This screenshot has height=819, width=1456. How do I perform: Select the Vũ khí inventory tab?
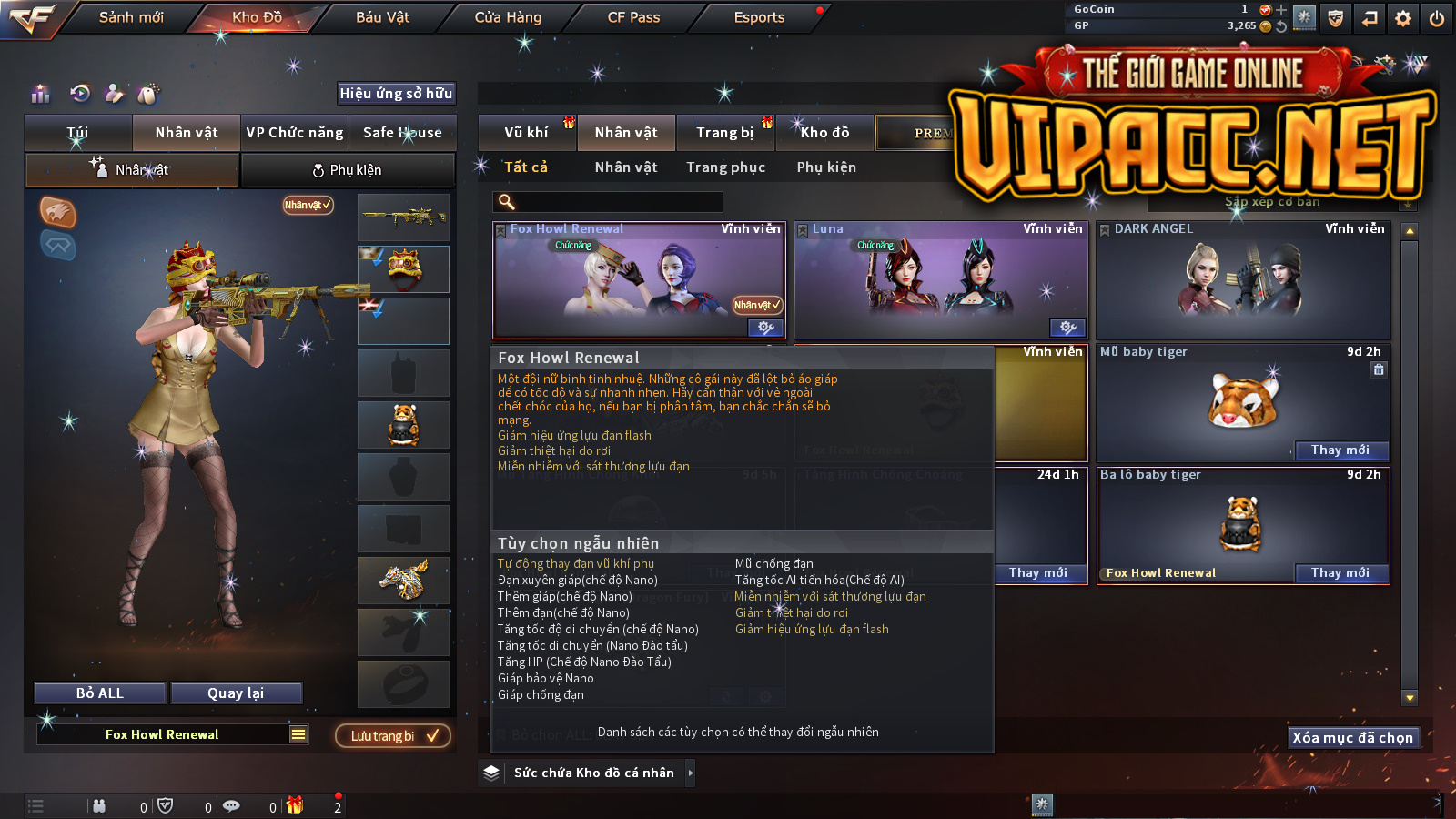[x=526, y=133]
